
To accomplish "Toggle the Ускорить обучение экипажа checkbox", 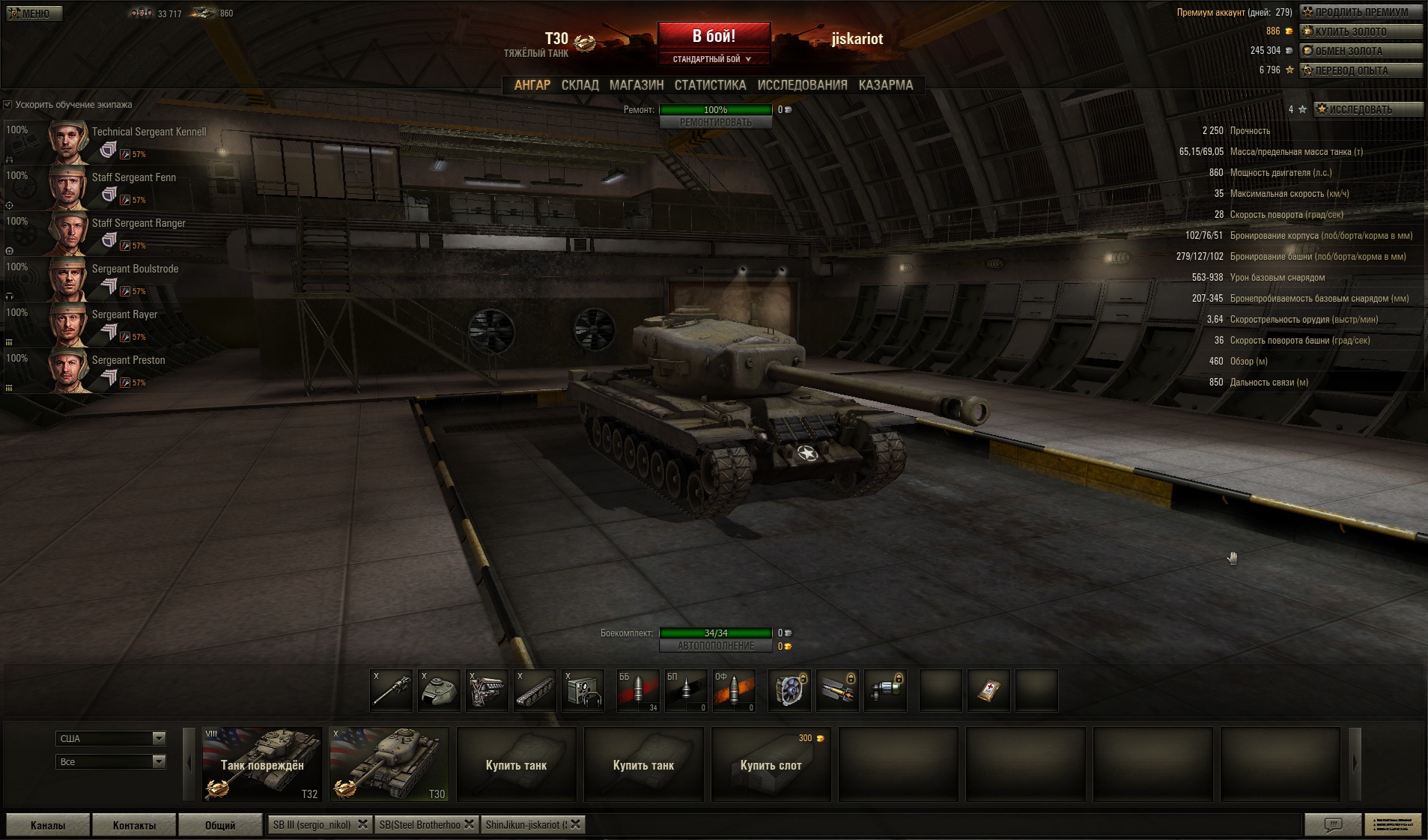I will coord(8,105).
